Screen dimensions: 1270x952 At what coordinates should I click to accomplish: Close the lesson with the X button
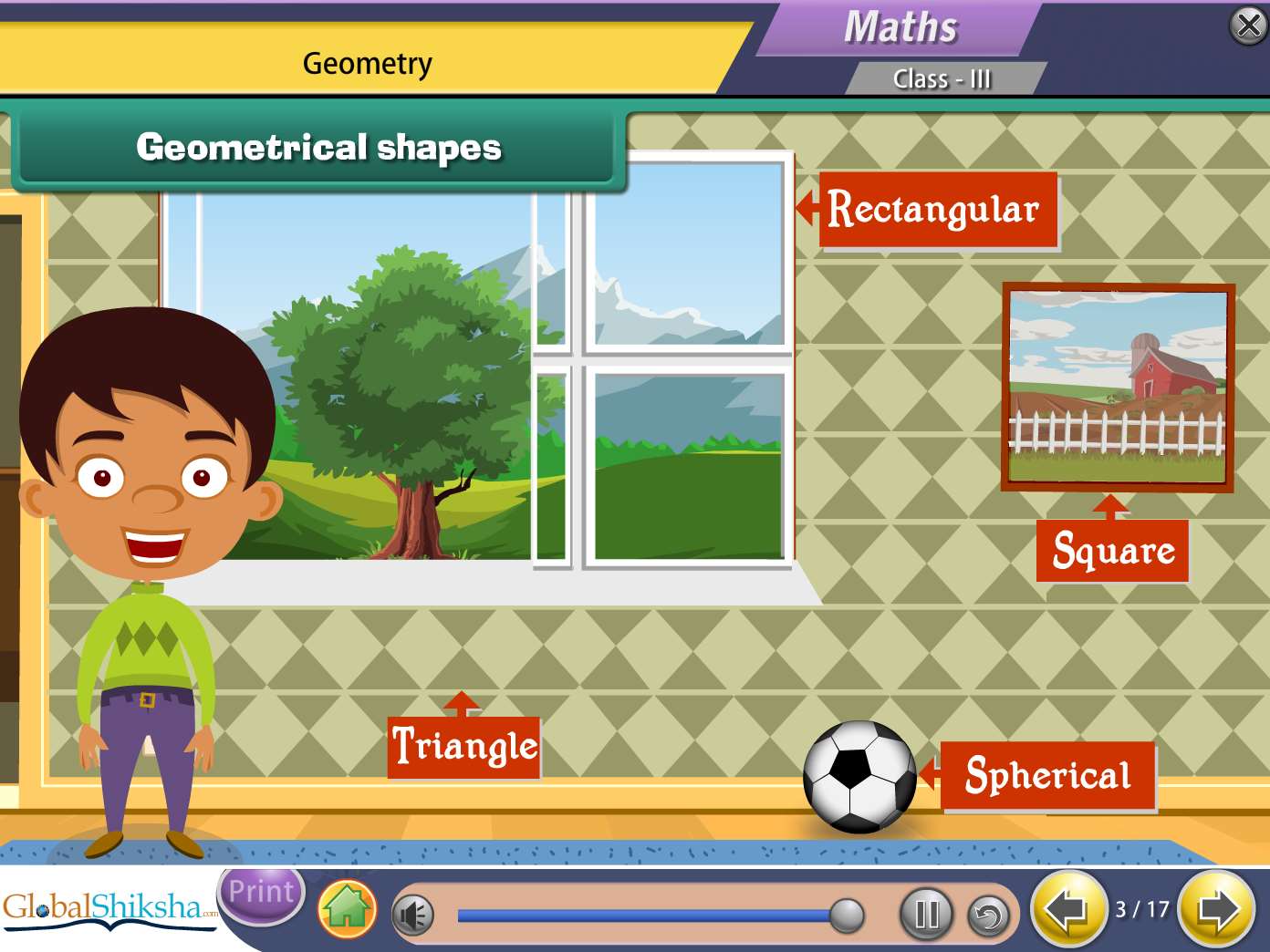[x=1248, y=26]
